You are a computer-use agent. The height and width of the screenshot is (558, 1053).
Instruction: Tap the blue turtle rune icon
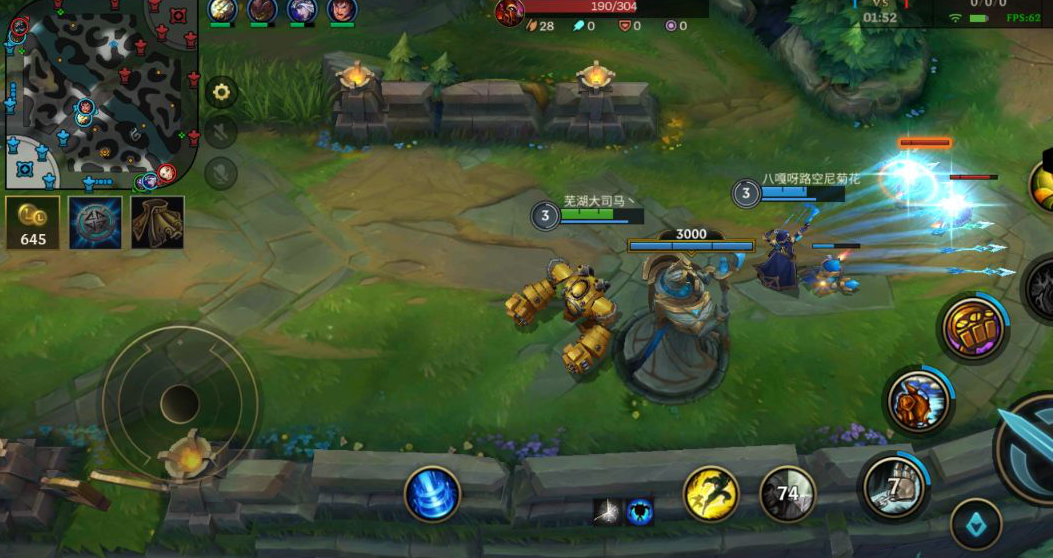click(640, 512)
